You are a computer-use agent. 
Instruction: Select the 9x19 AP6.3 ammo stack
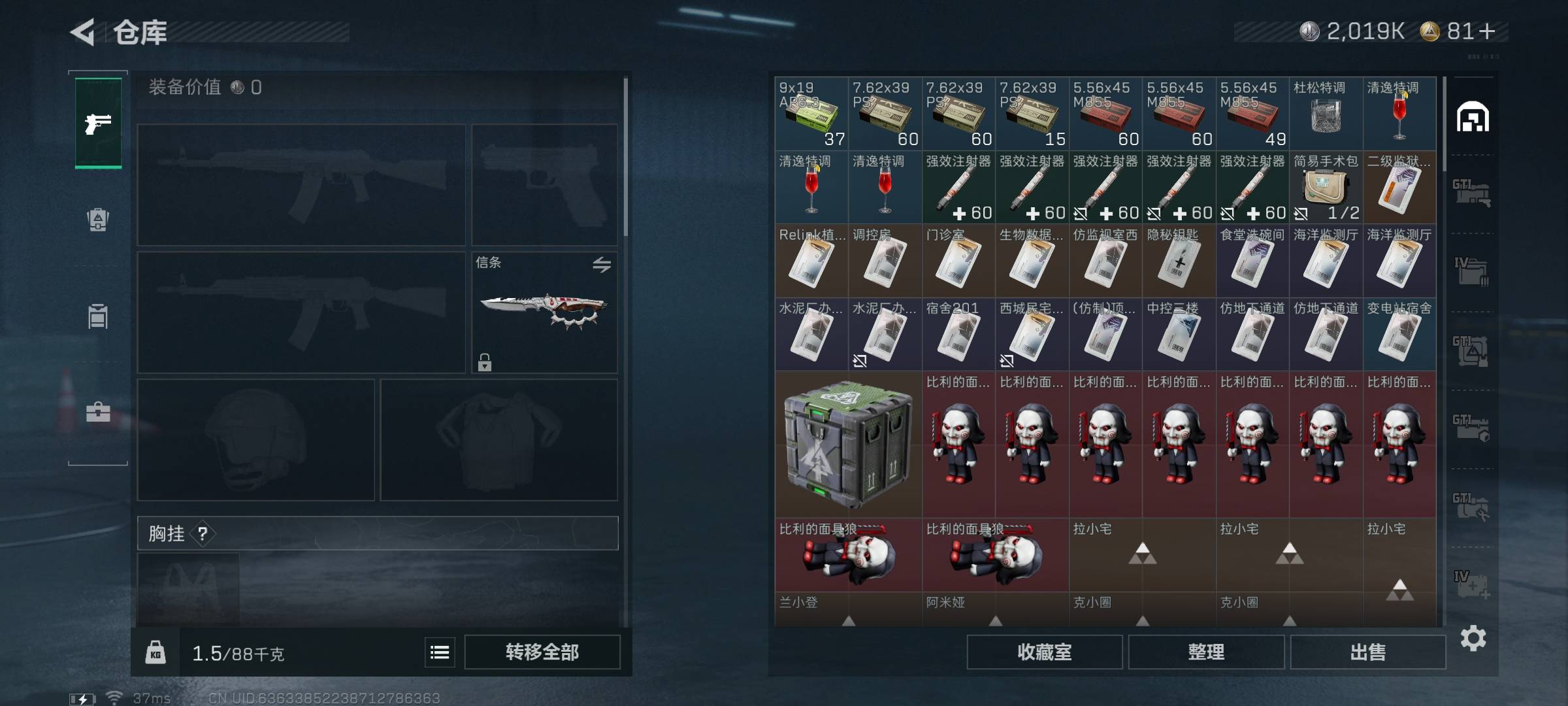[811, 114]
